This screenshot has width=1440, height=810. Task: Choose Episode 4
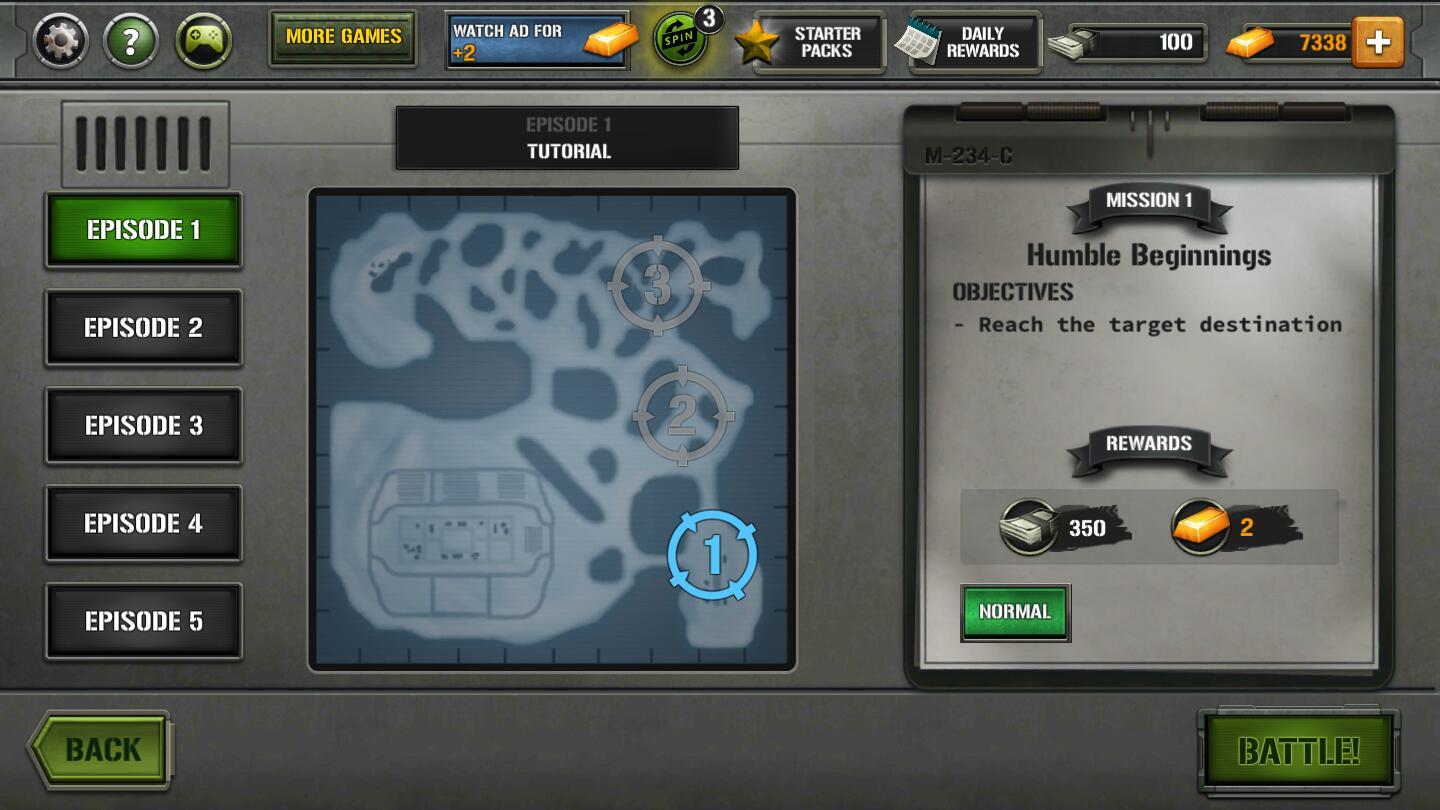(x=143, y=523)
